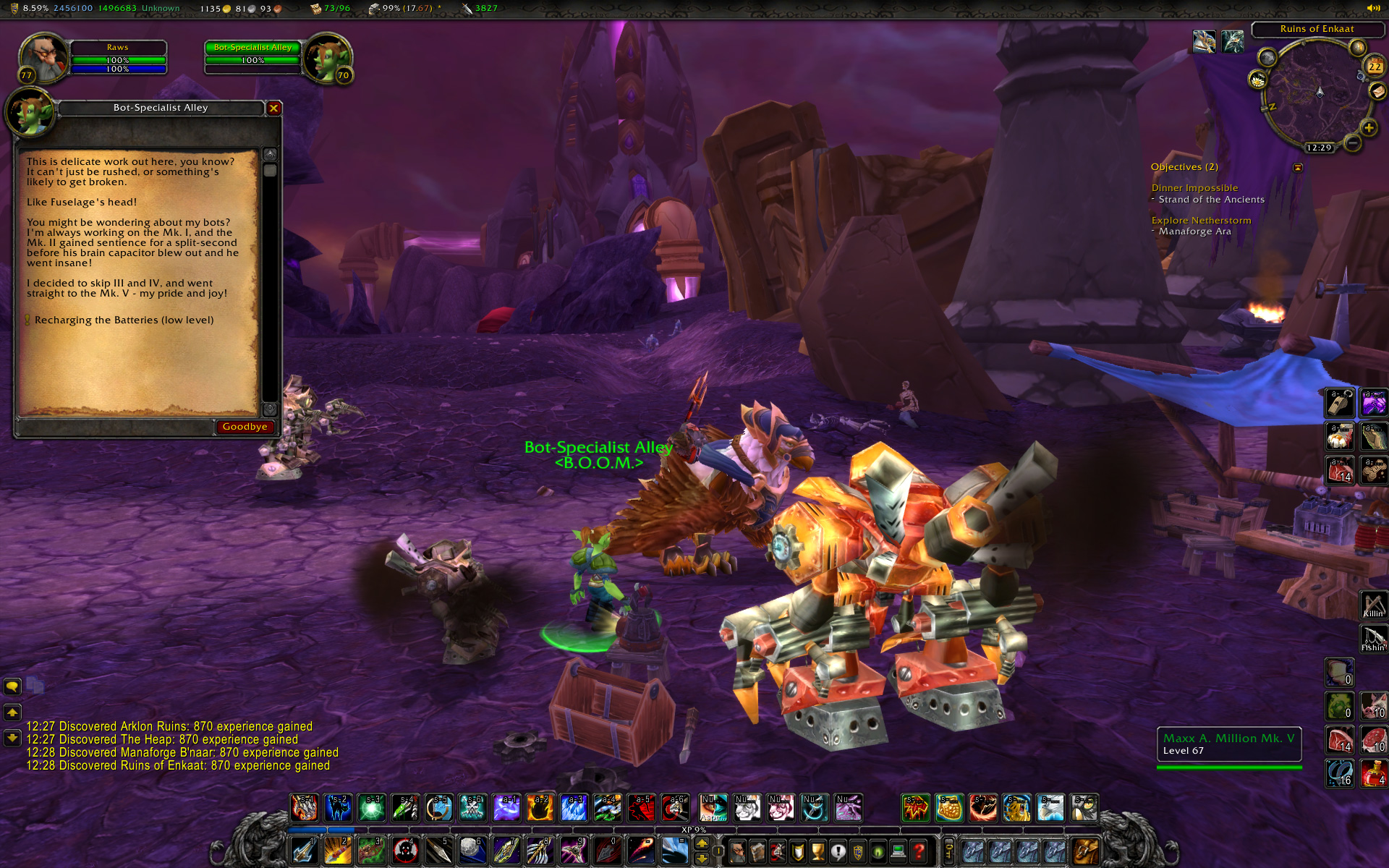The width and height of the screenshot is (1389, 868).
Task: Open the mail envelope icon by minimap
Action: tap(1377, 91)
